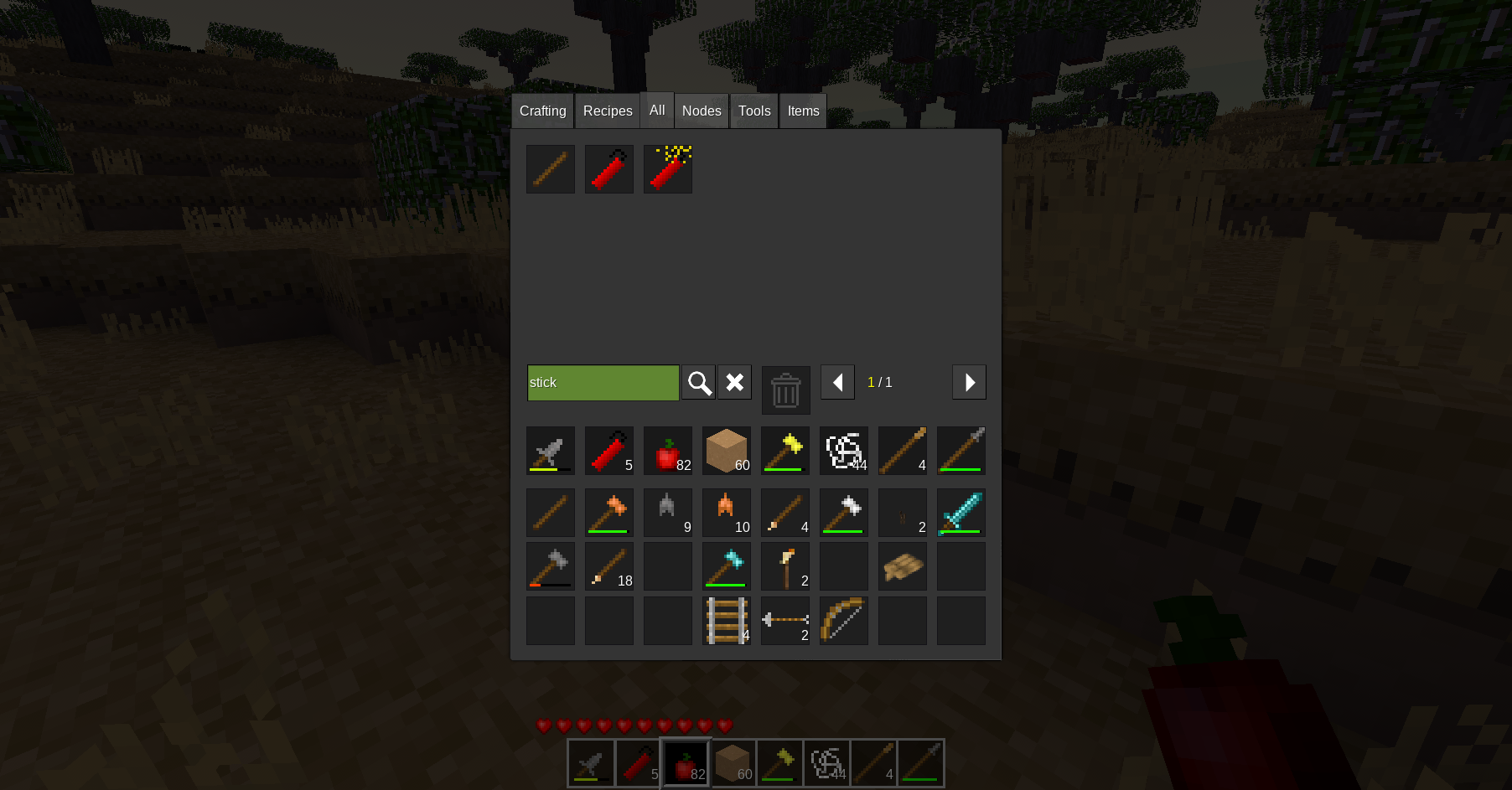Screen dimensions: 1512x790
Task: Clear the search with the X button
Action: click(x=735, y=383)
